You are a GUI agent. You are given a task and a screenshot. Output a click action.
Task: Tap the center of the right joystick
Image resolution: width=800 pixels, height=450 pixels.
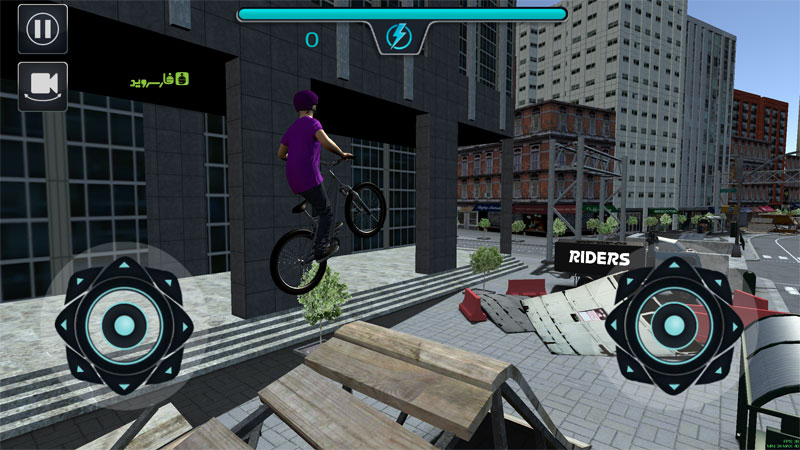(673, 324)
